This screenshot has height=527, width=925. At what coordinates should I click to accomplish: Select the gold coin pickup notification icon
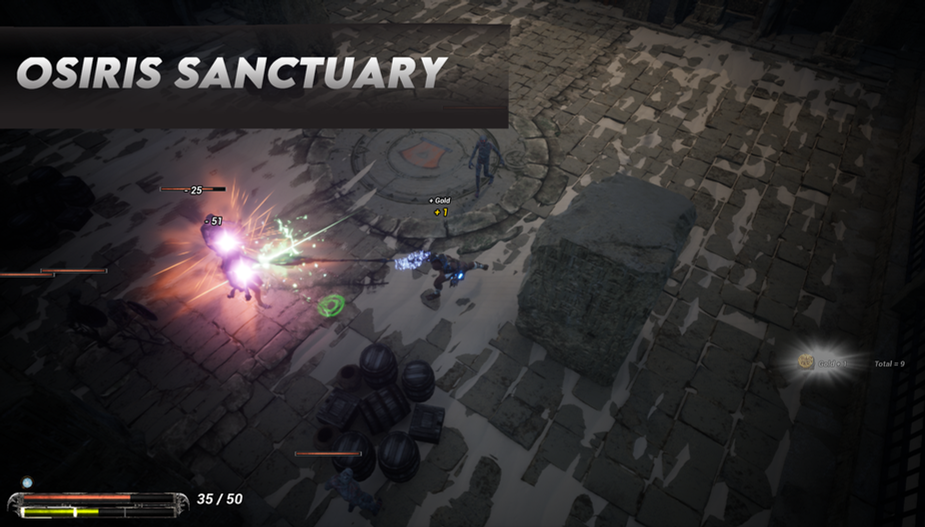click(806, 362)
